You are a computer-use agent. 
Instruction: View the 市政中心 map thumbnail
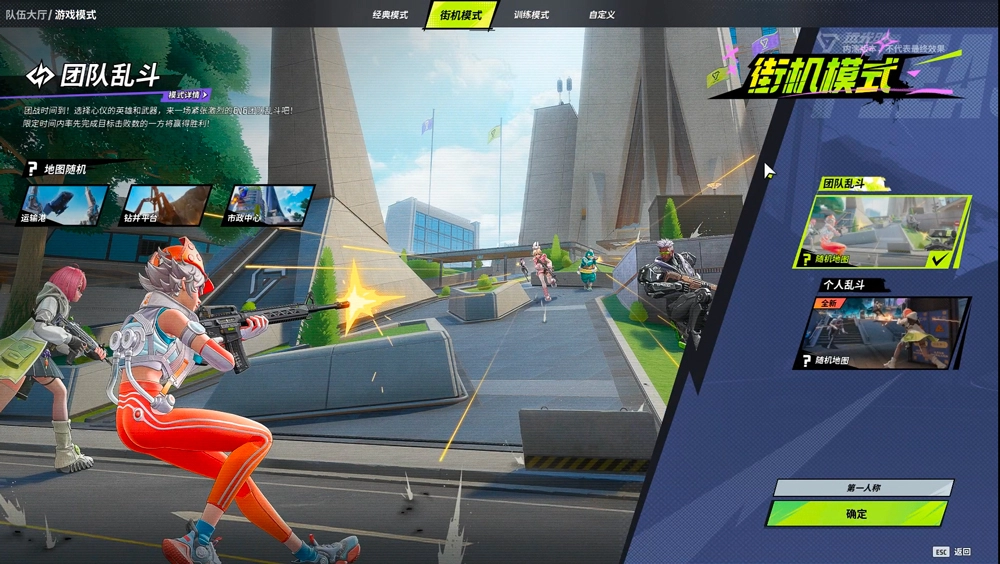[268, 205]
